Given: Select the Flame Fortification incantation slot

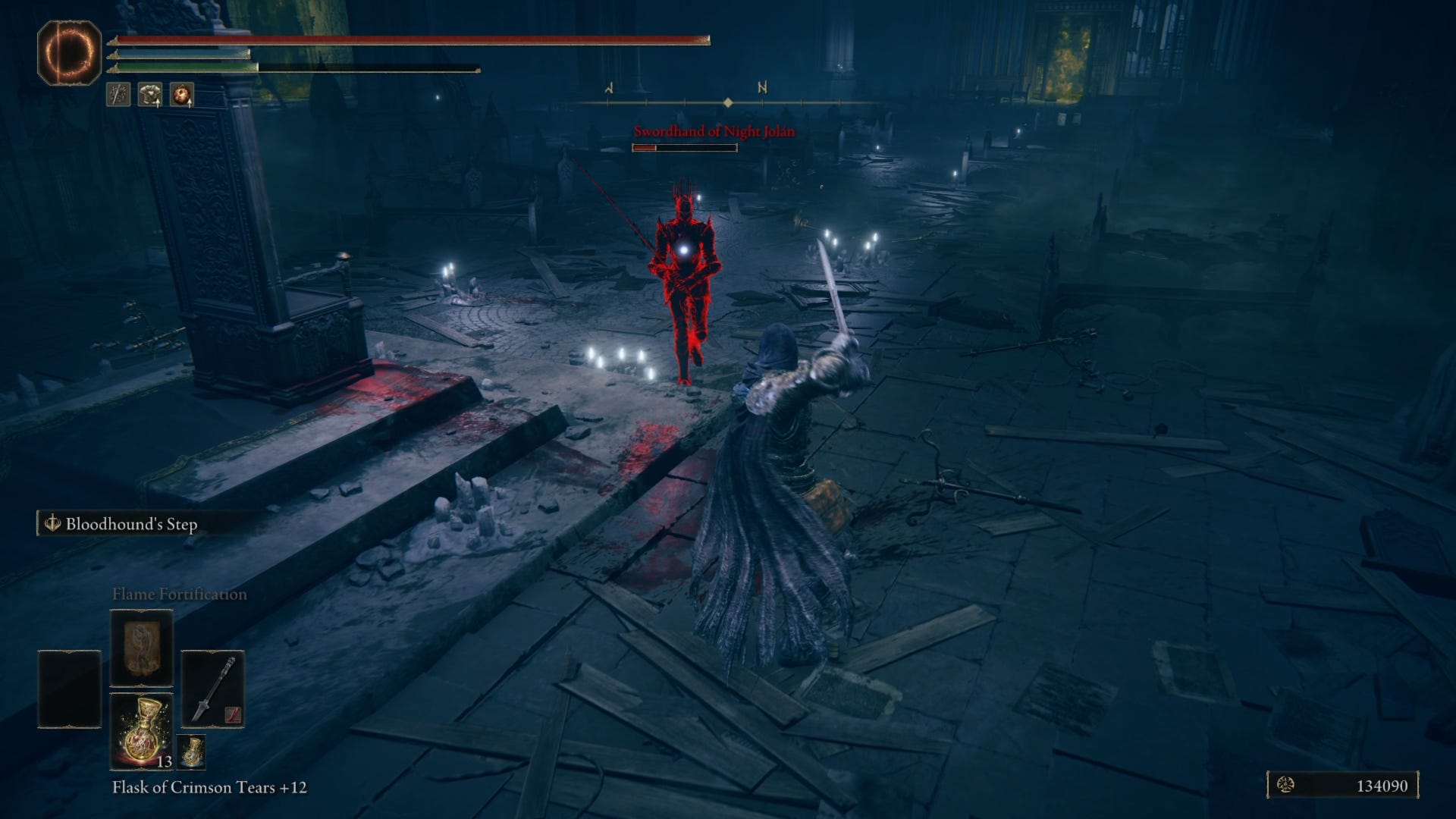Looking at the screenshot, I should click(x=142, y=647).
